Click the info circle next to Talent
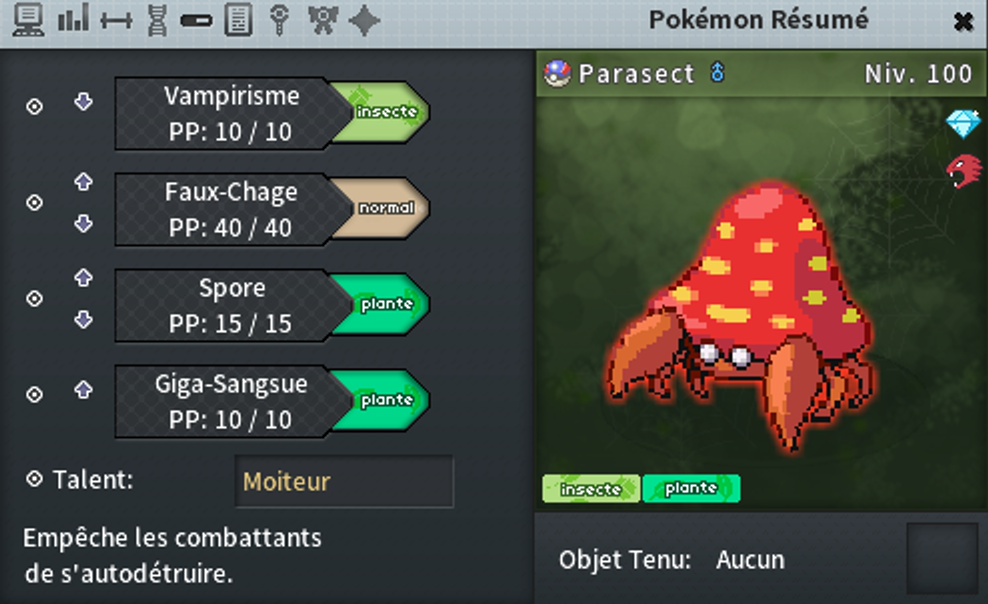 pos(34,479)
